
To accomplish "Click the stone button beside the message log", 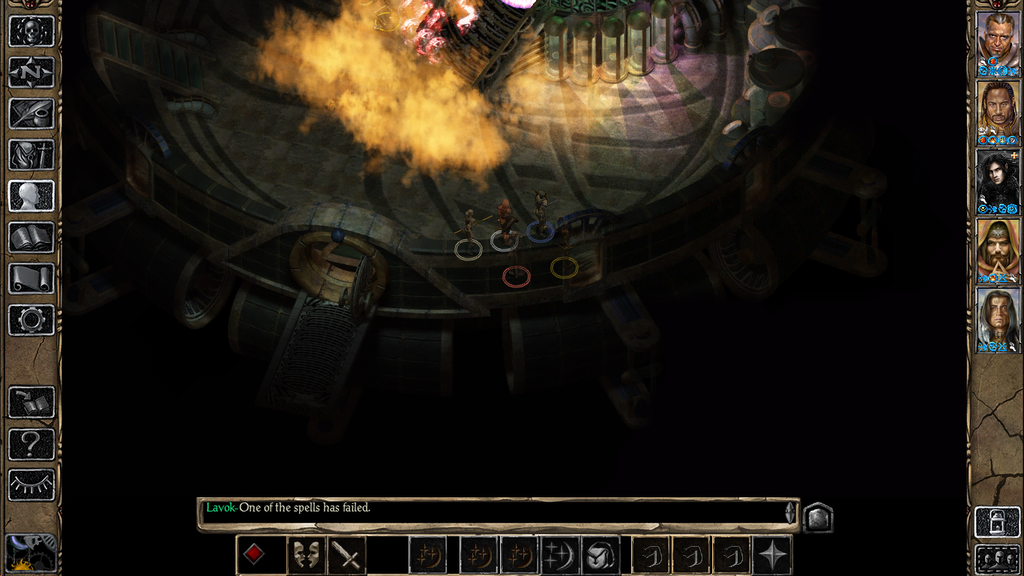I will click(817, 517).
